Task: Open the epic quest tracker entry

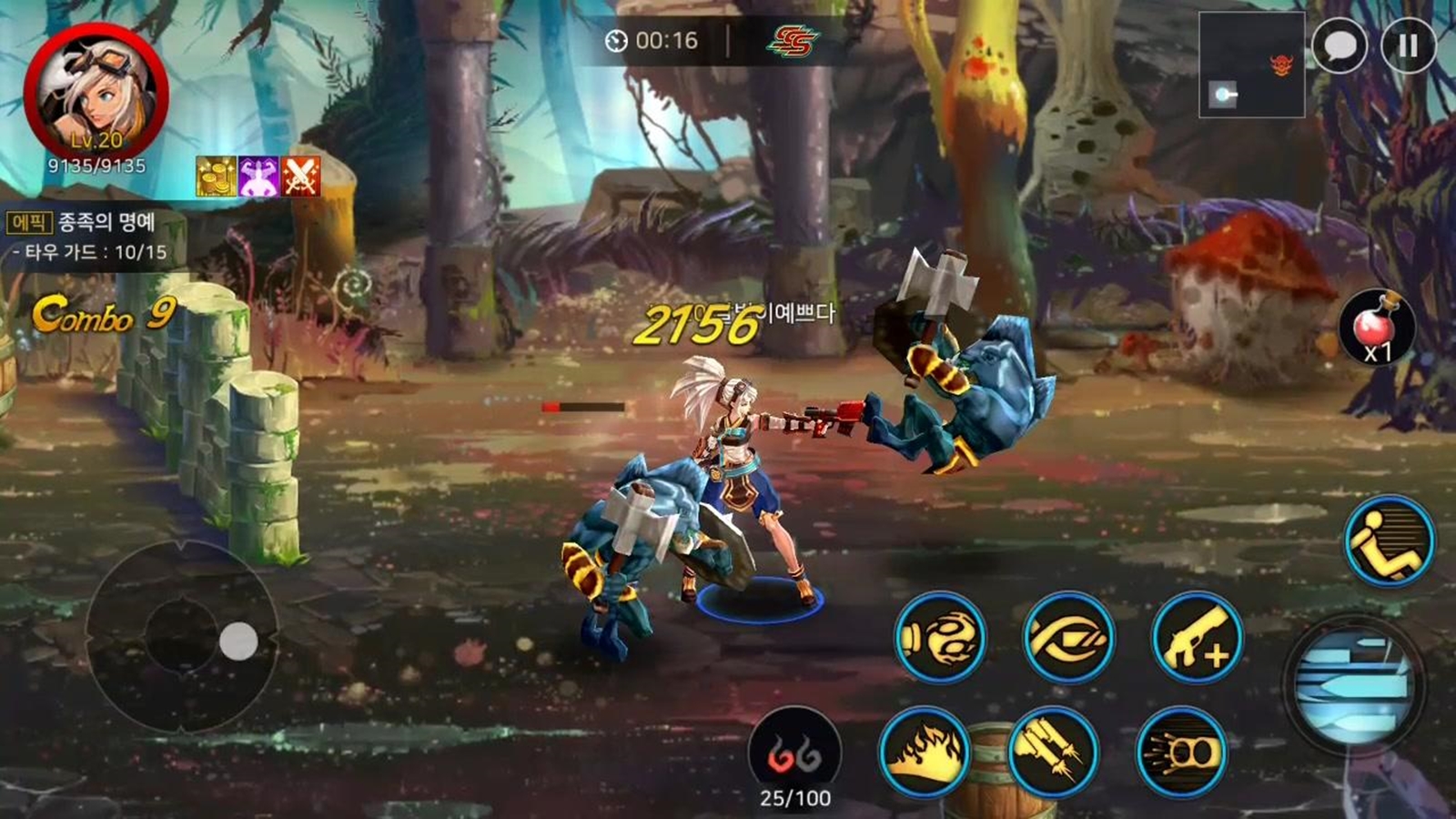Action: [x=88, y=236]
